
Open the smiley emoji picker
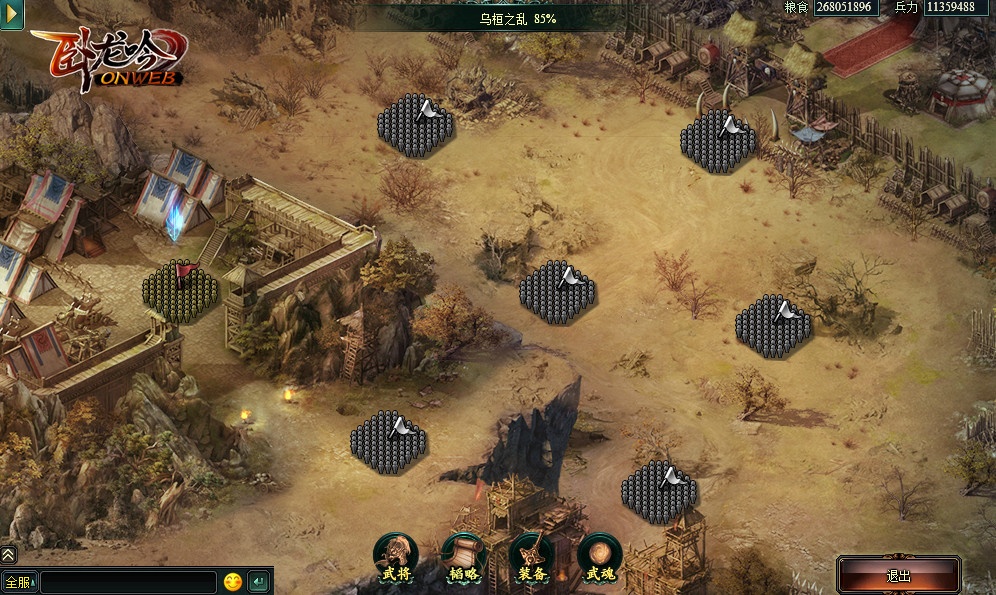pos(233,581)
